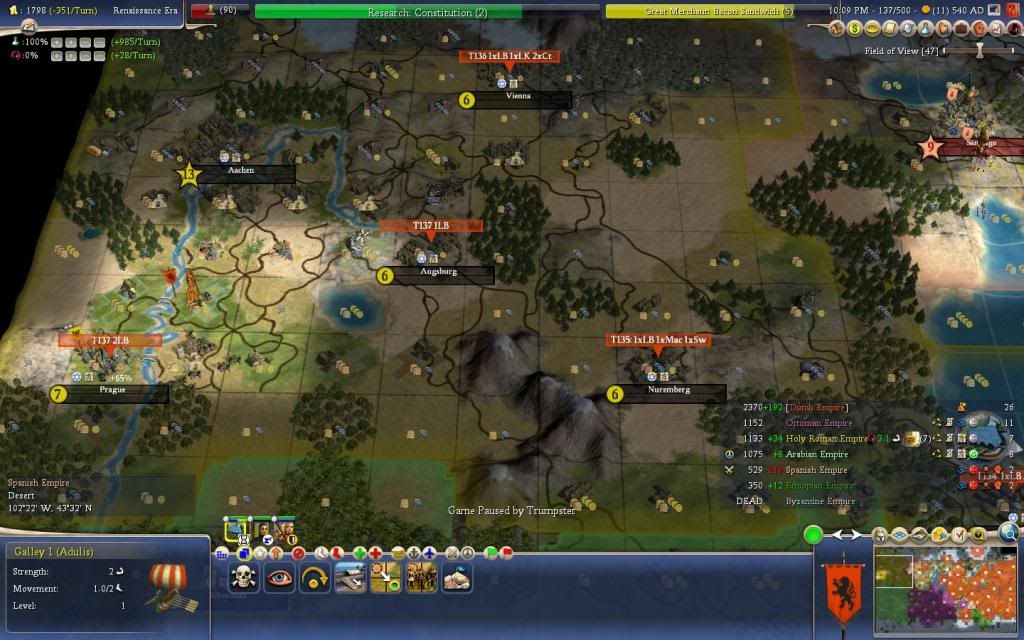Image resolution: width=1024 pixels, height=640 pixels.
Task: Click the green end turn button
Action: [x=814, y=535]
